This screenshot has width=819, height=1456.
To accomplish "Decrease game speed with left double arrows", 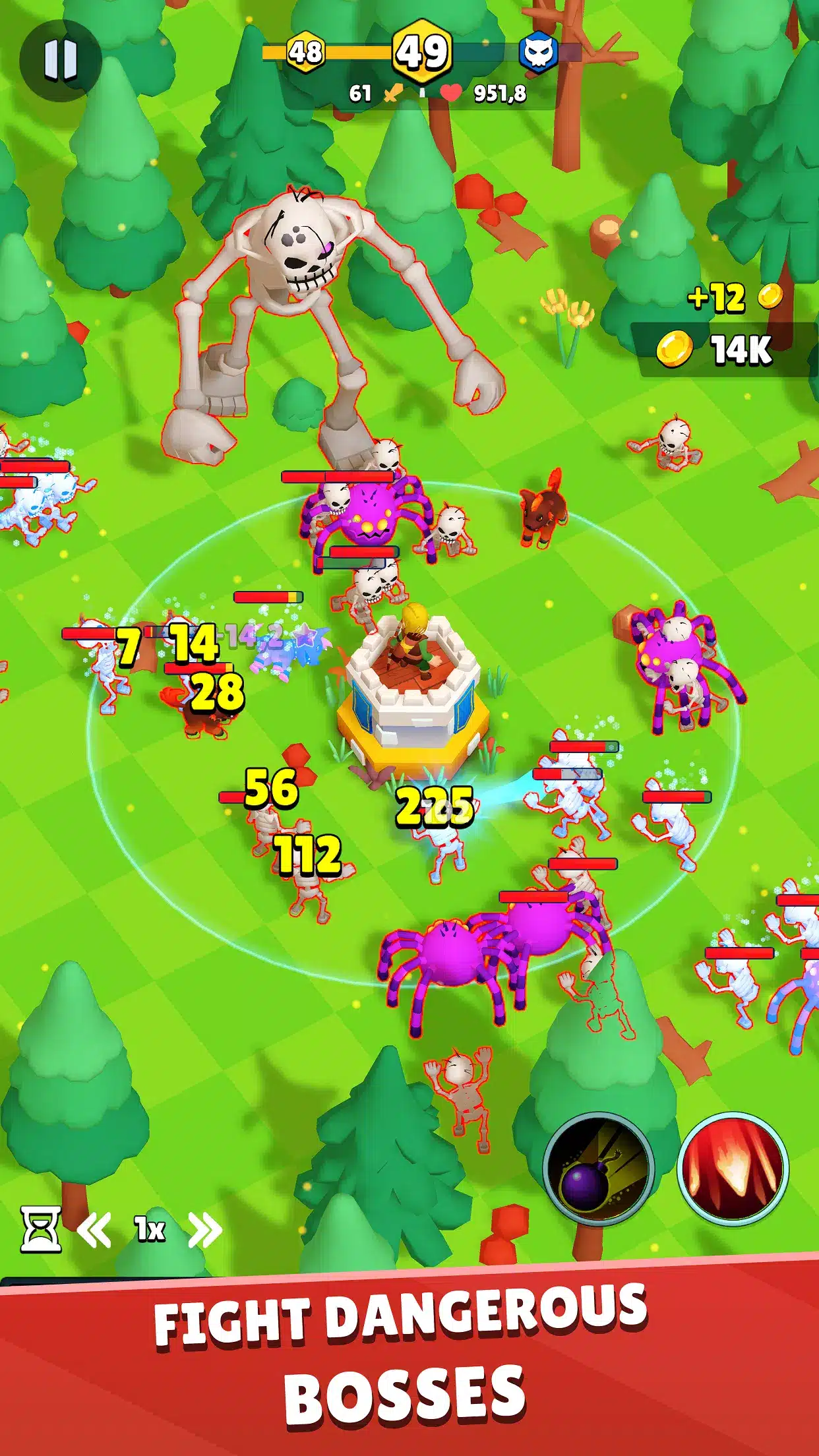I will click(94, 1230).
